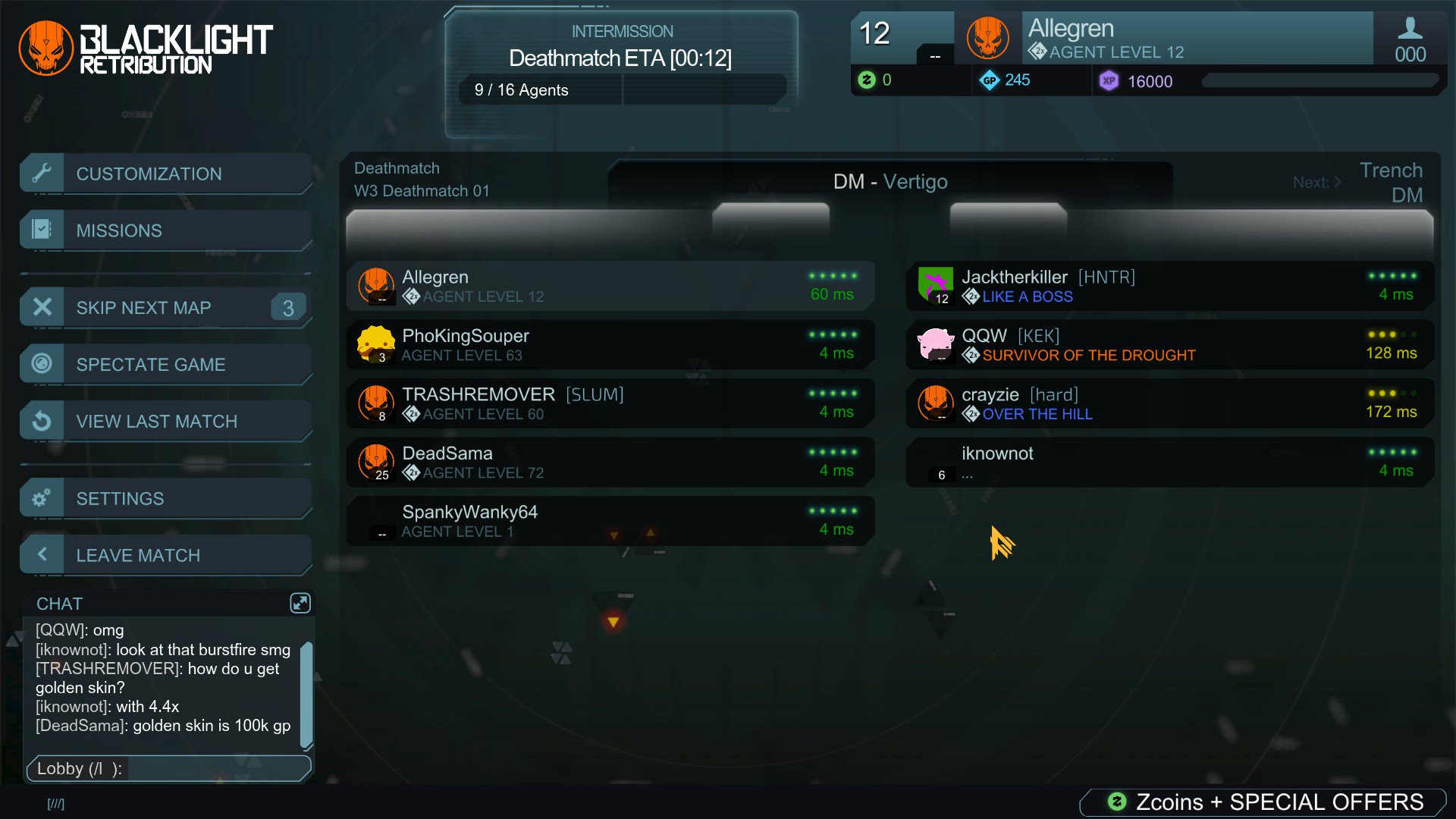Open Settings using the gear icon
Viewport: 1456px width, 819px height.
click(42, 497)
